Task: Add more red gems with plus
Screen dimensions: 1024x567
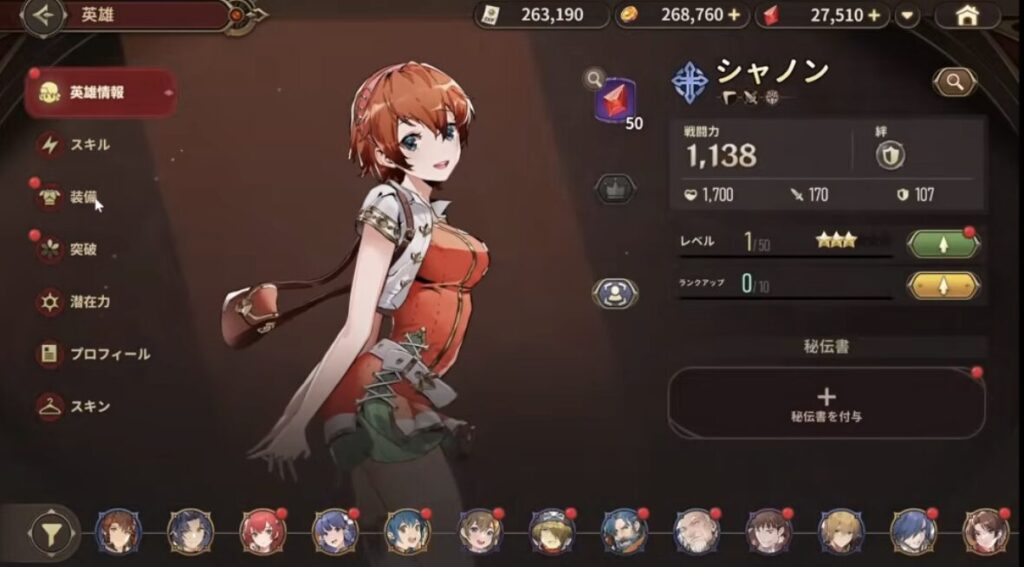Action: pos(875,16)
